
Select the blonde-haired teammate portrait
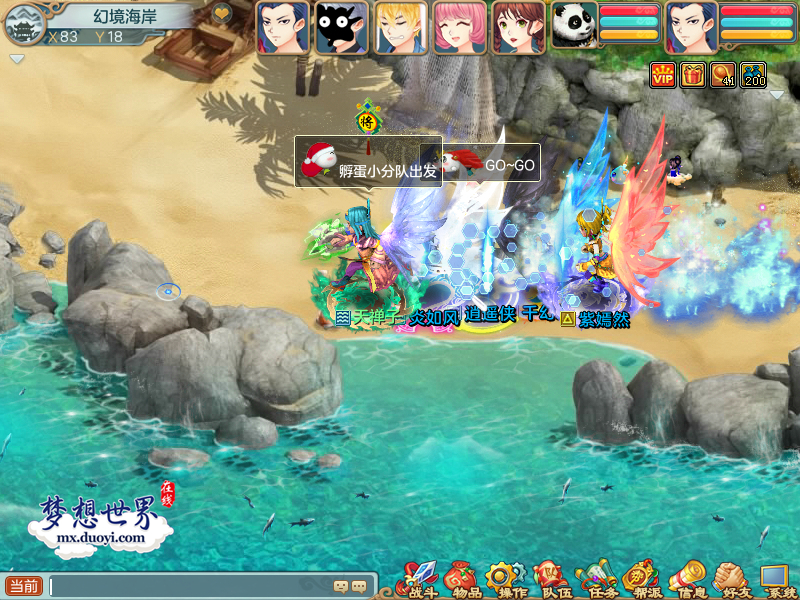(400, 27)
